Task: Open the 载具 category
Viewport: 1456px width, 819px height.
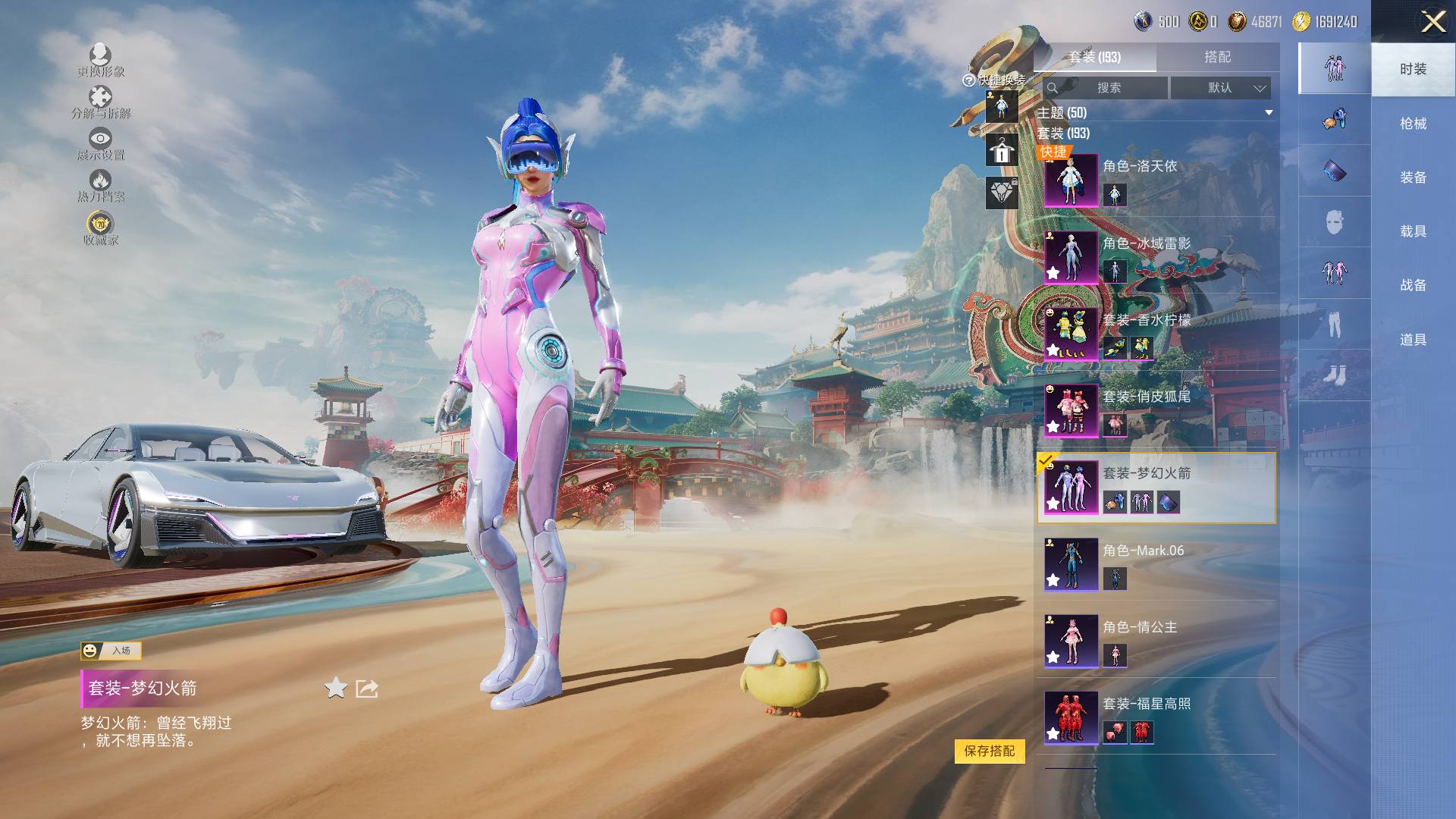Action: pyautogui.click(x=1412, y=231)
